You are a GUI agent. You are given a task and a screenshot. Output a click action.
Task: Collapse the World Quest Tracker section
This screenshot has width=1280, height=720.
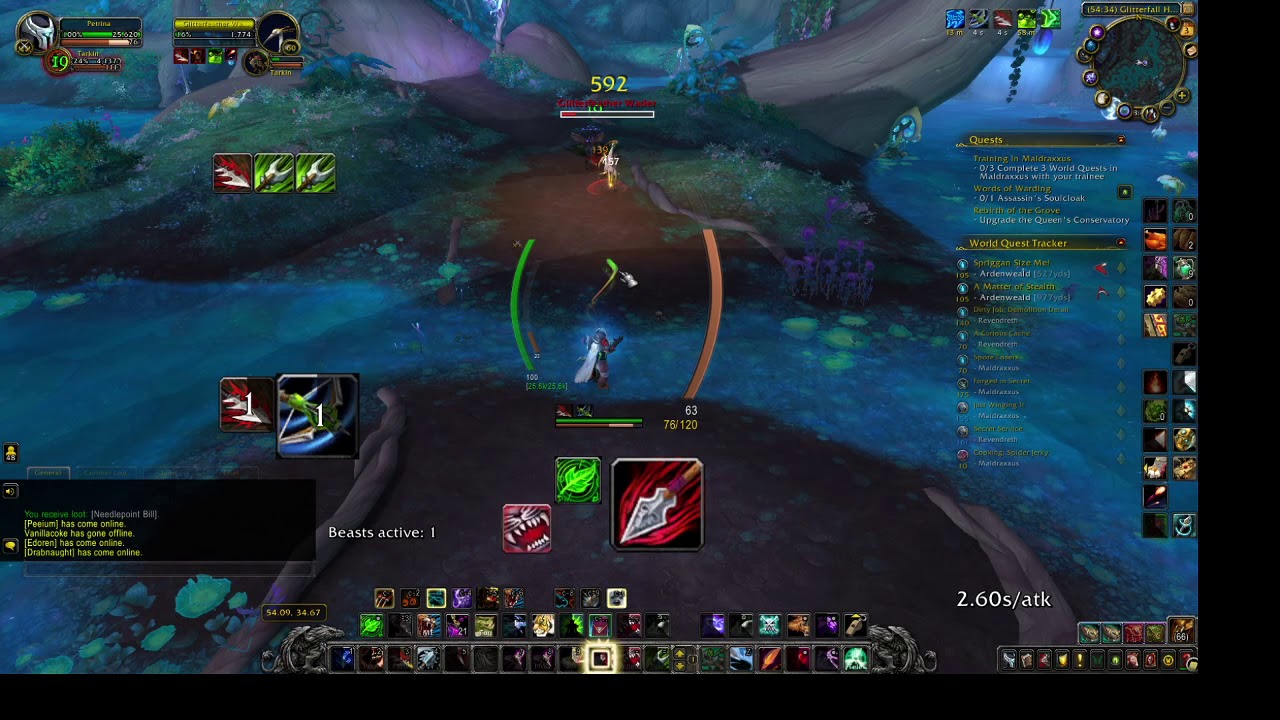1121,243
